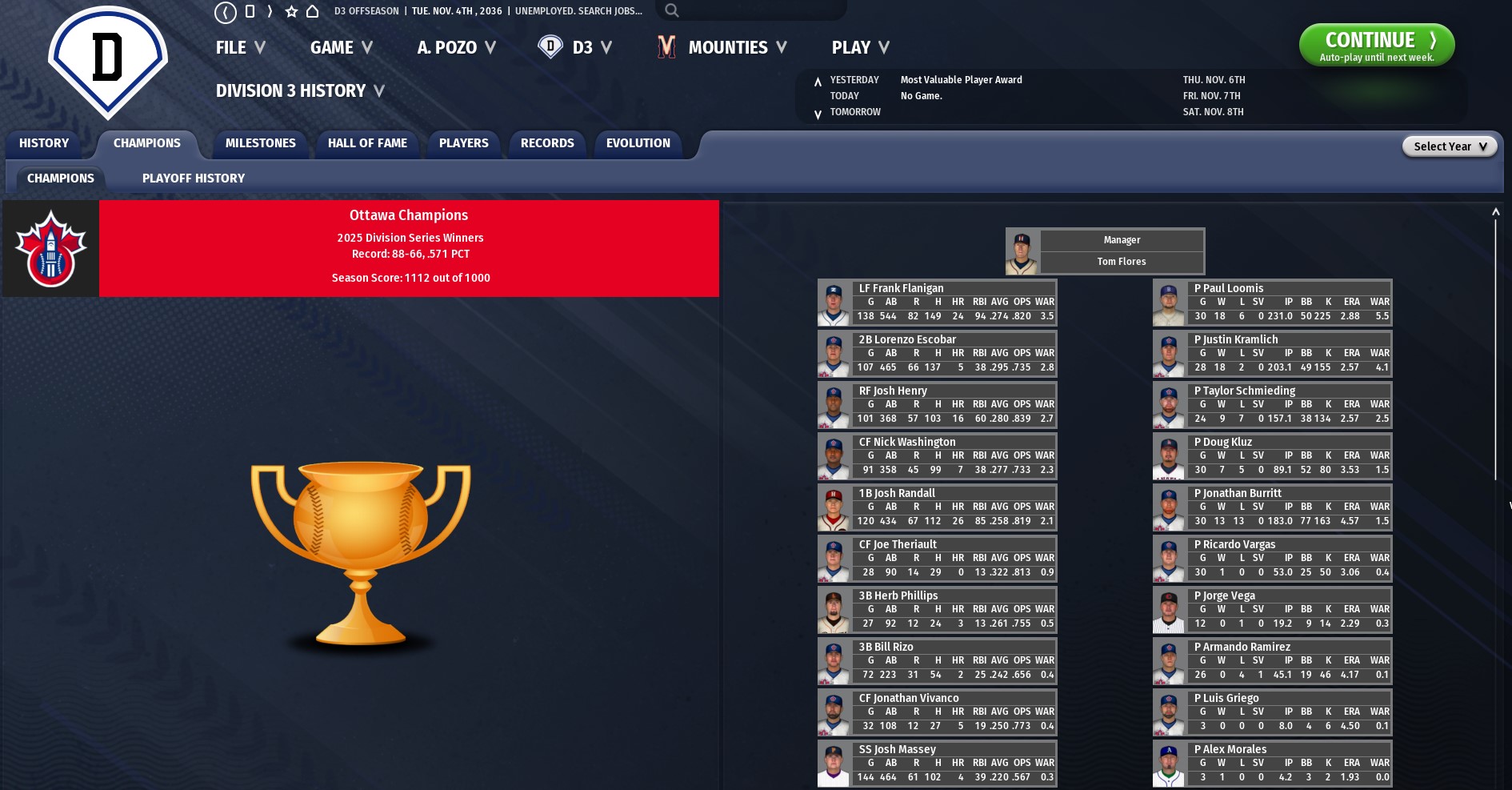Switch to the Milestones tab
This screenshot has width=1512, height=790.
260,143
